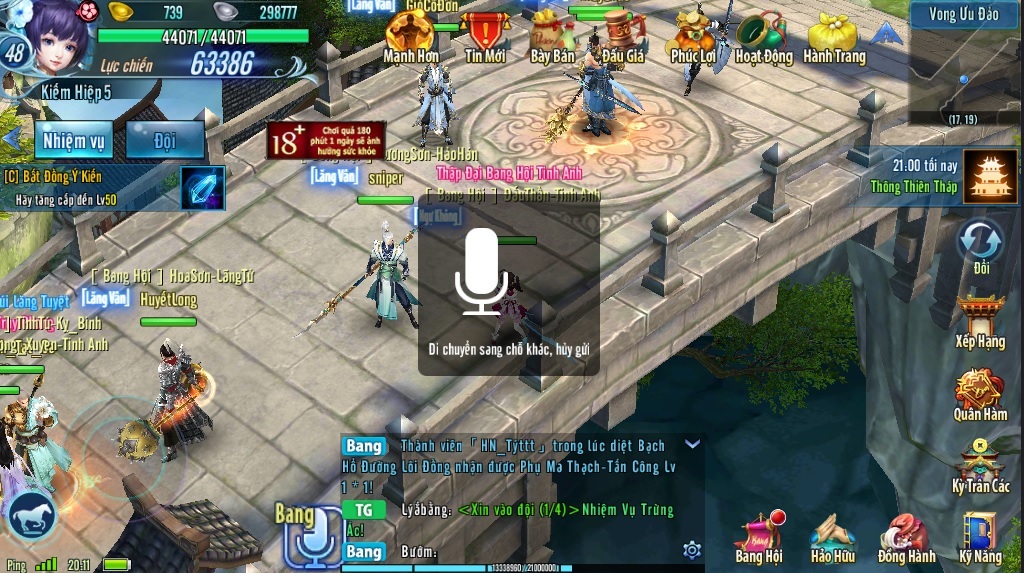The image size is (1024, 573).
Task: Switch to the Đội team tab
Action: 165,141
